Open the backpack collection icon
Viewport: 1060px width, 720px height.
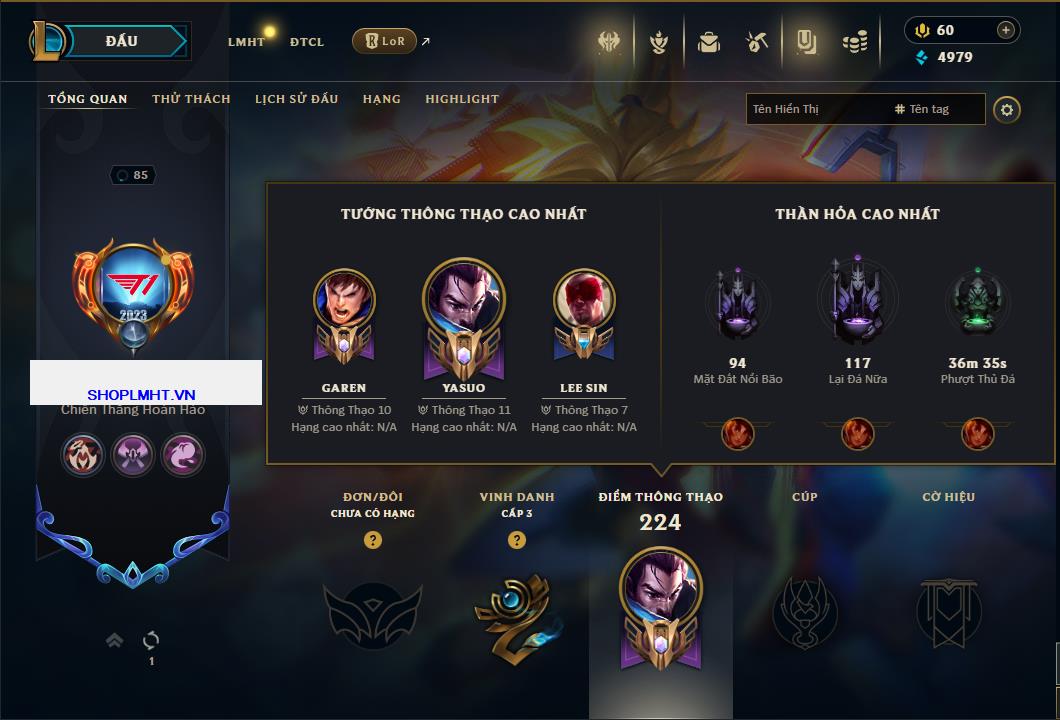pyautogui.click(x=709, y=42)
